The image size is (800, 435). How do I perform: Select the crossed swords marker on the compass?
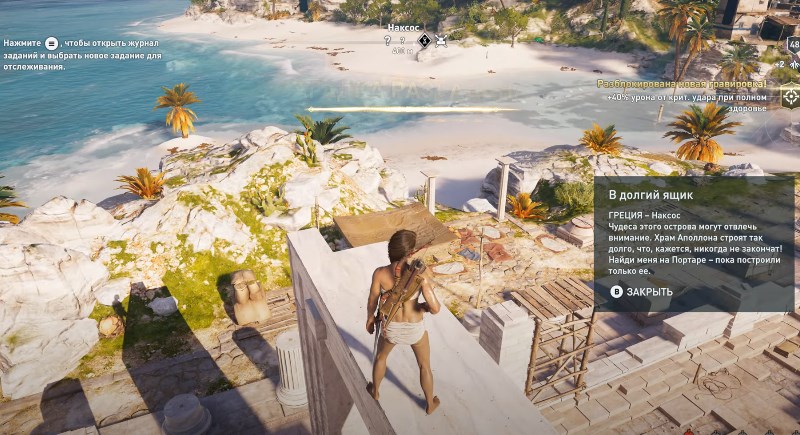pos(441,41)
